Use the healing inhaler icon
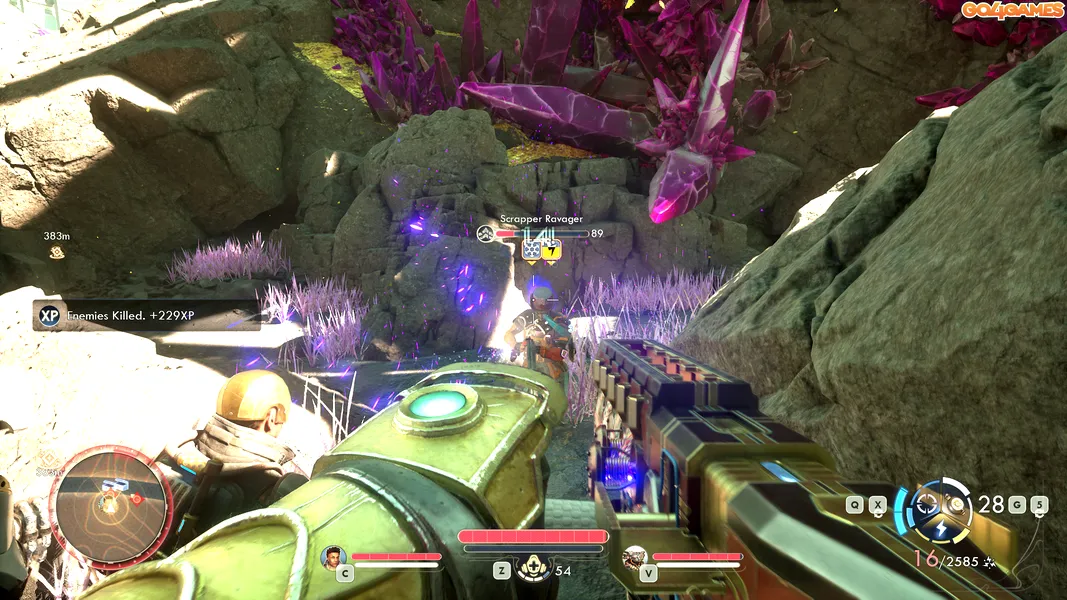Image resolution: width=1067 pixels, height=600 pixels. click(x=532, y=568)
